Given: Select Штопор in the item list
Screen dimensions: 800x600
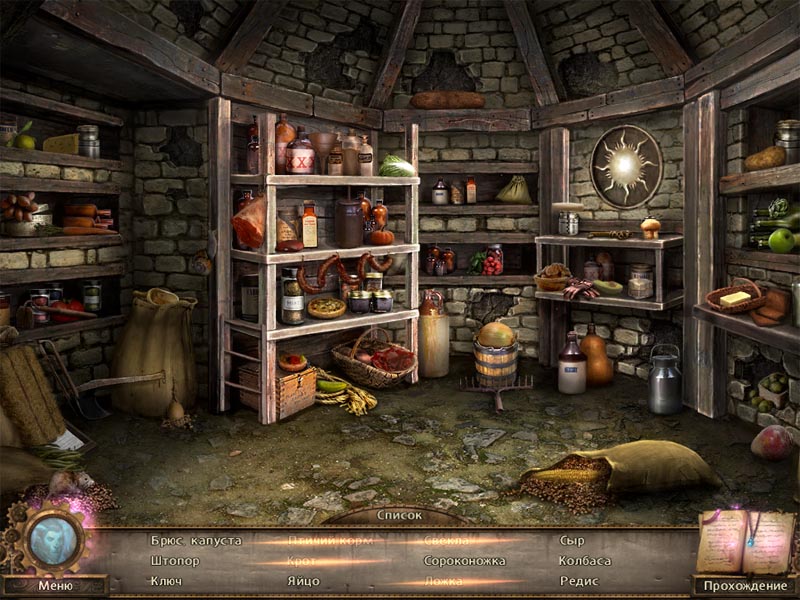Looking at the screenshot, I should tap(176, 561).
